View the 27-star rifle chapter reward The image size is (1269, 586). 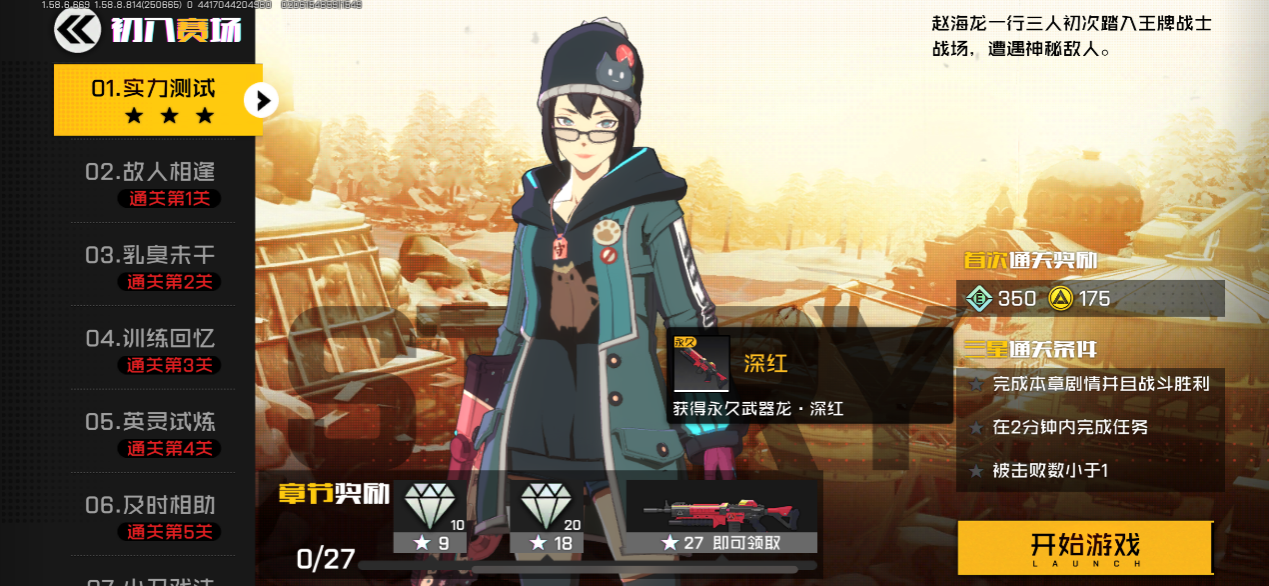click(x=721, y=516)
